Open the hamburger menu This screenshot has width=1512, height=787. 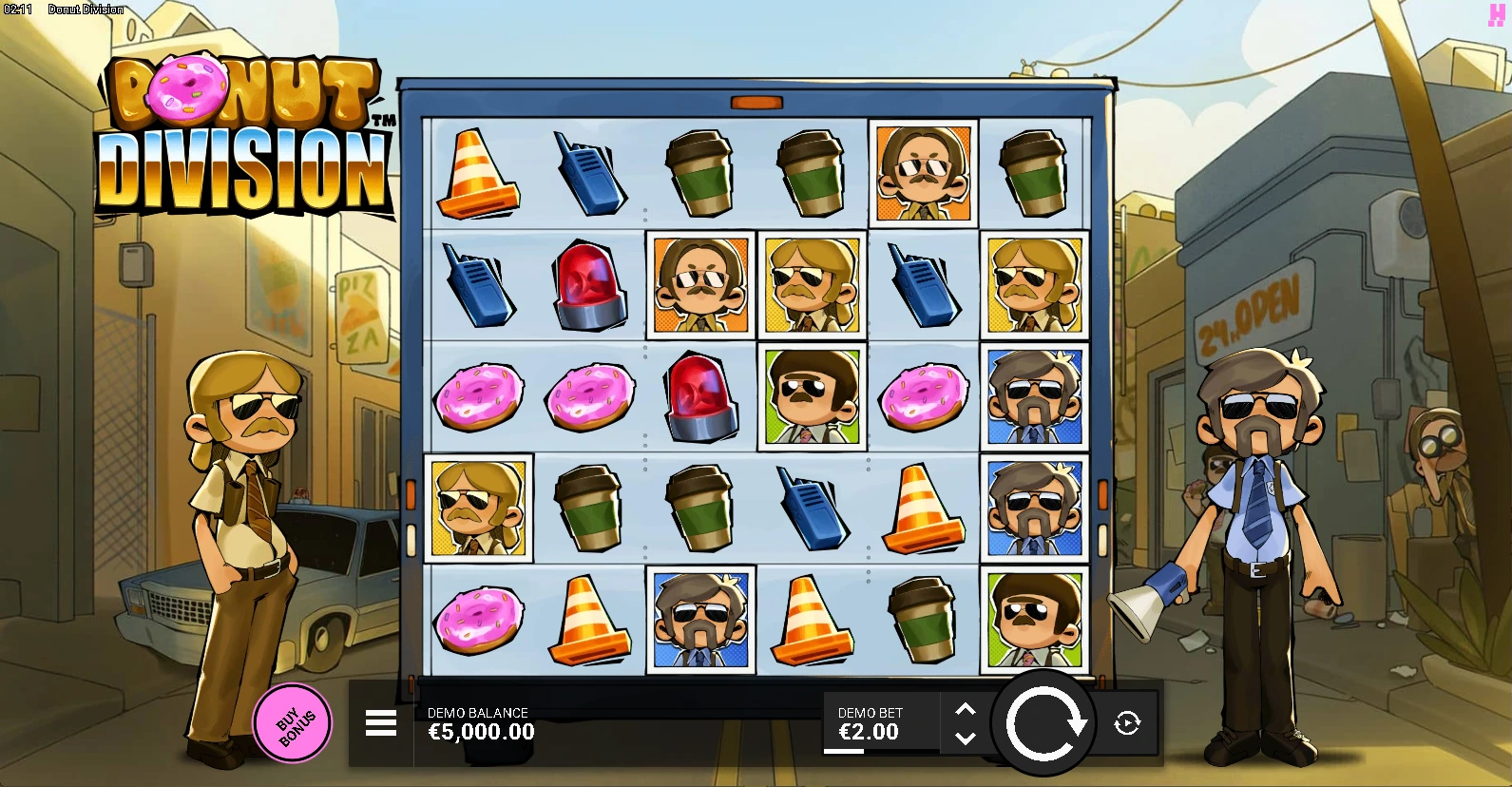click(x=381, y=723)
